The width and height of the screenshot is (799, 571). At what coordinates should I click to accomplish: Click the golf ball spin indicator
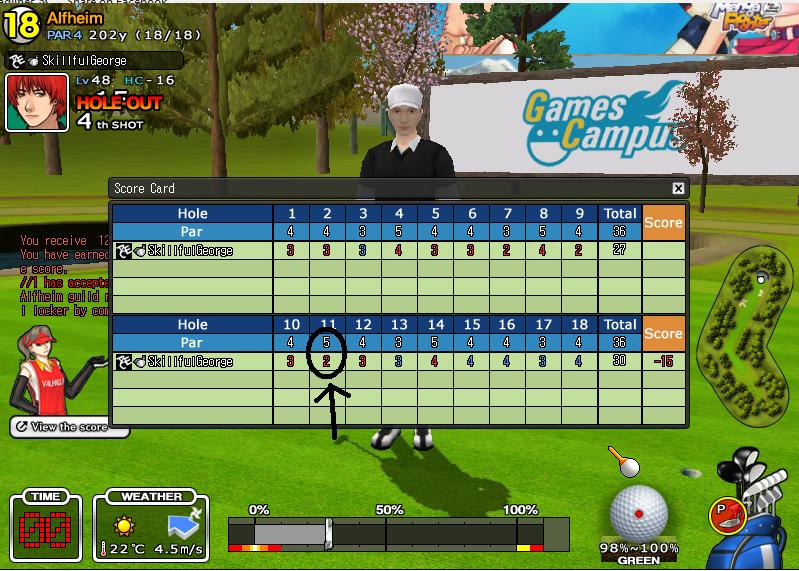tap(638, 512)
